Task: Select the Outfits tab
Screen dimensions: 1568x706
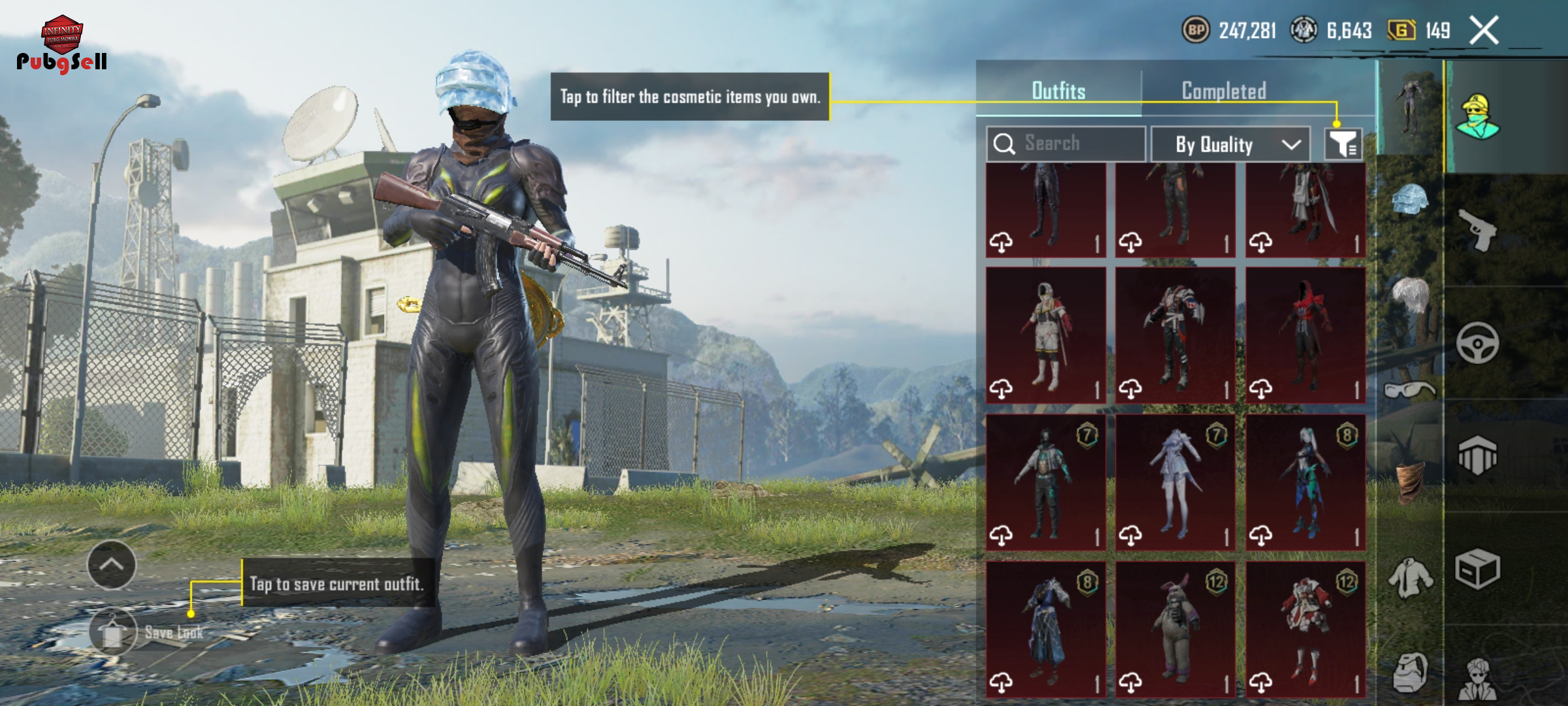Action: 1058,91
